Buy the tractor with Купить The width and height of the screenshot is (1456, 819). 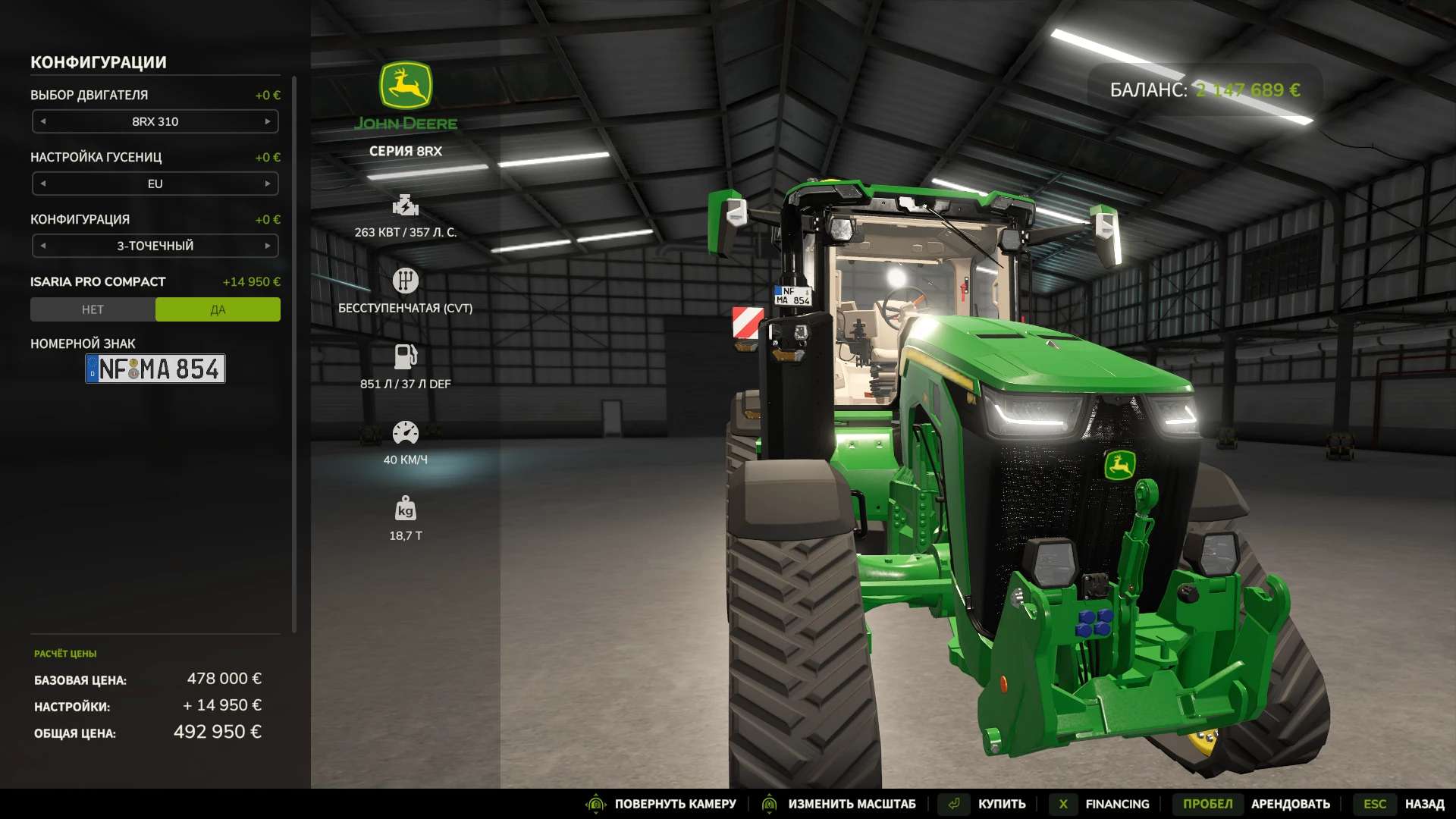[1001, 804]
